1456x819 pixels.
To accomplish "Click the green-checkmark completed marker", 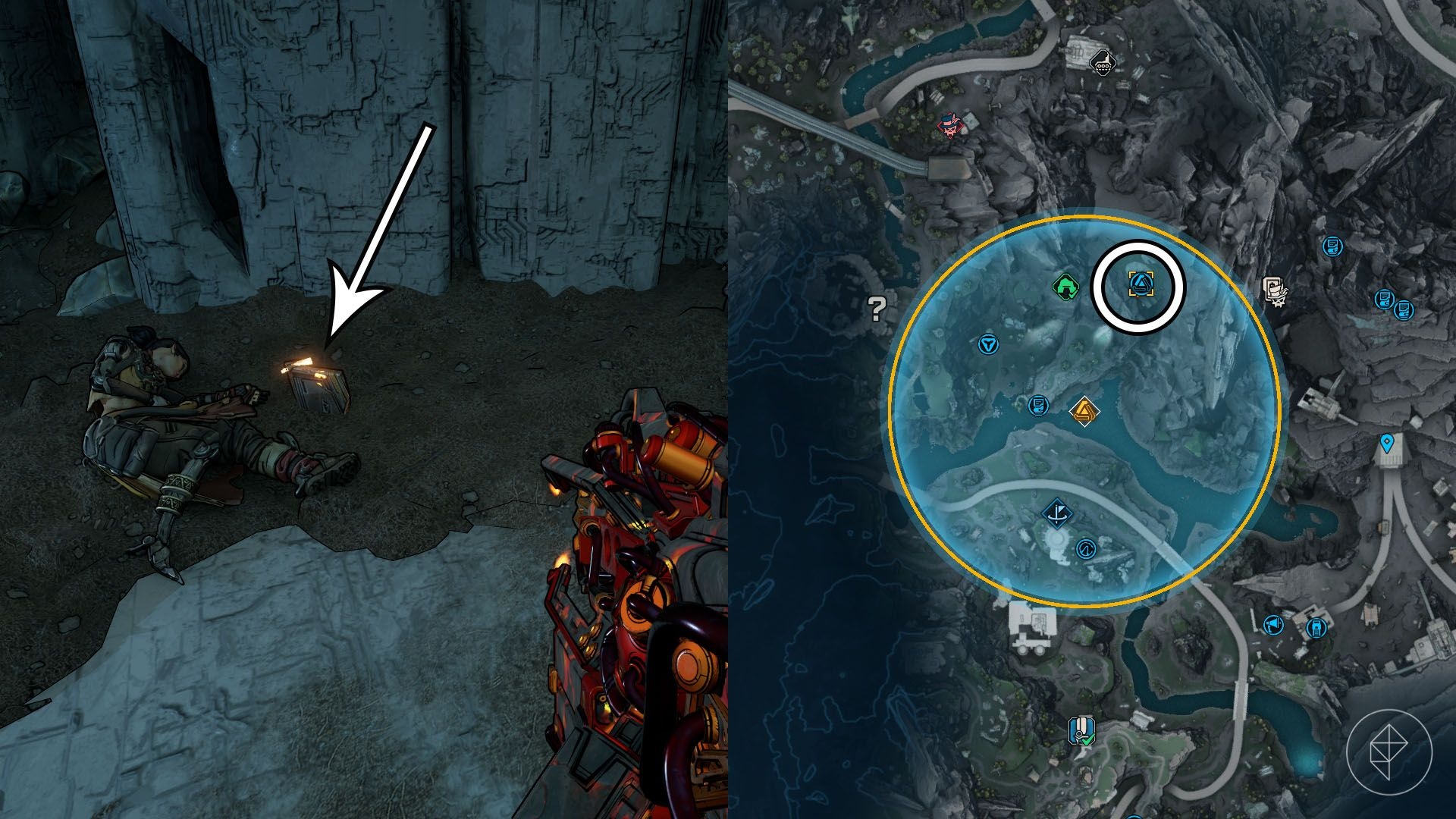I will point(1081,730).
